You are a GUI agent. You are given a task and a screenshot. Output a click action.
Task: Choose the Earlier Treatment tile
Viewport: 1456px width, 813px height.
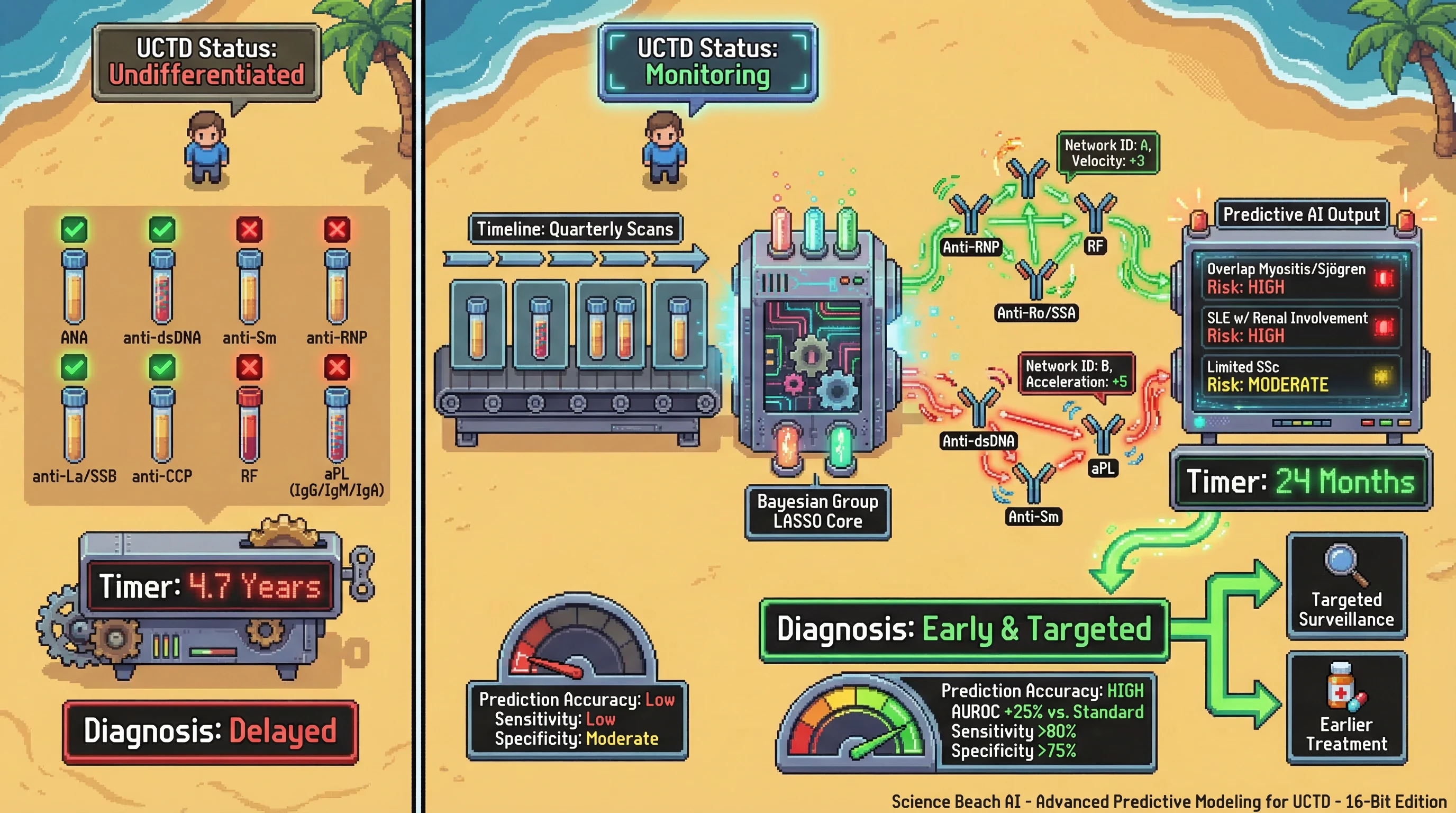click(1346, 708)
